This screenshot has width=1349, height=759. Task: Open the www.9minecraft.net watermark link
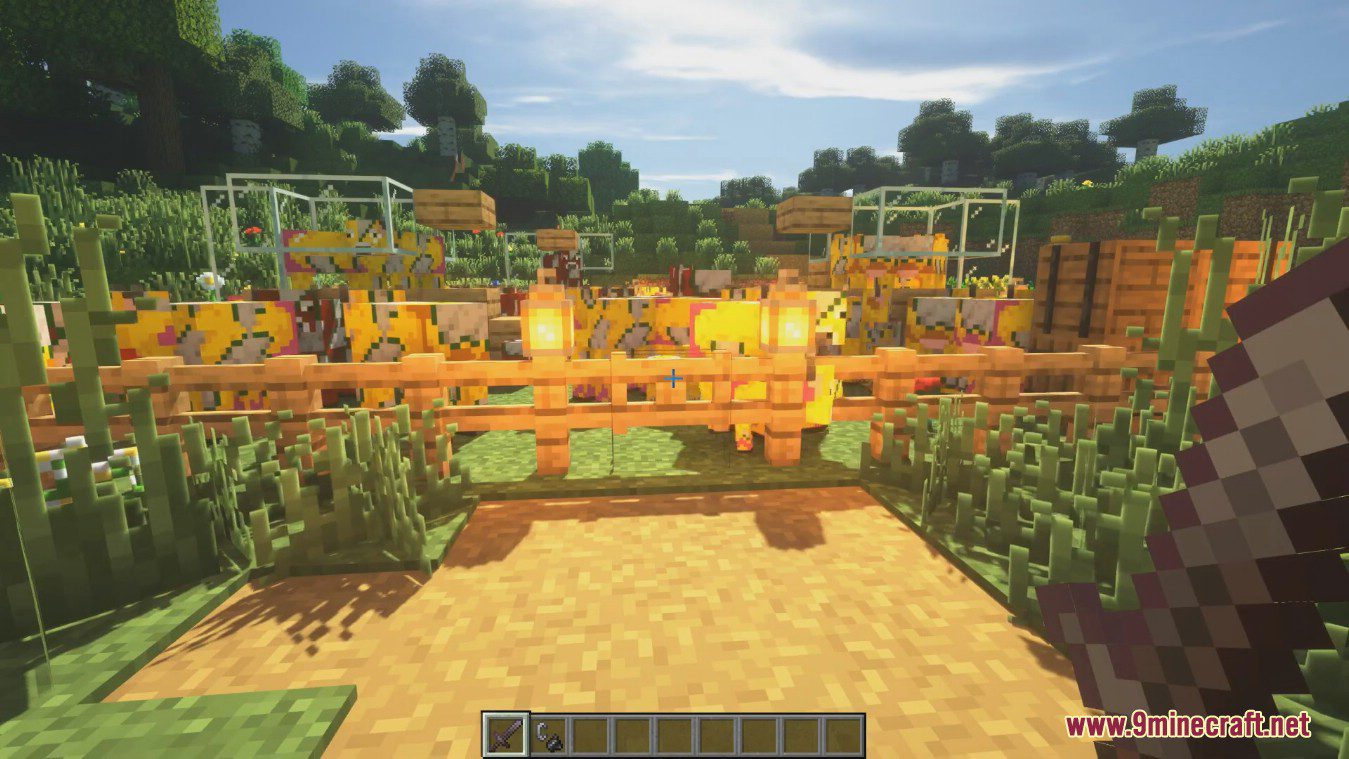pyautogui.click(x=1193, y=723)
